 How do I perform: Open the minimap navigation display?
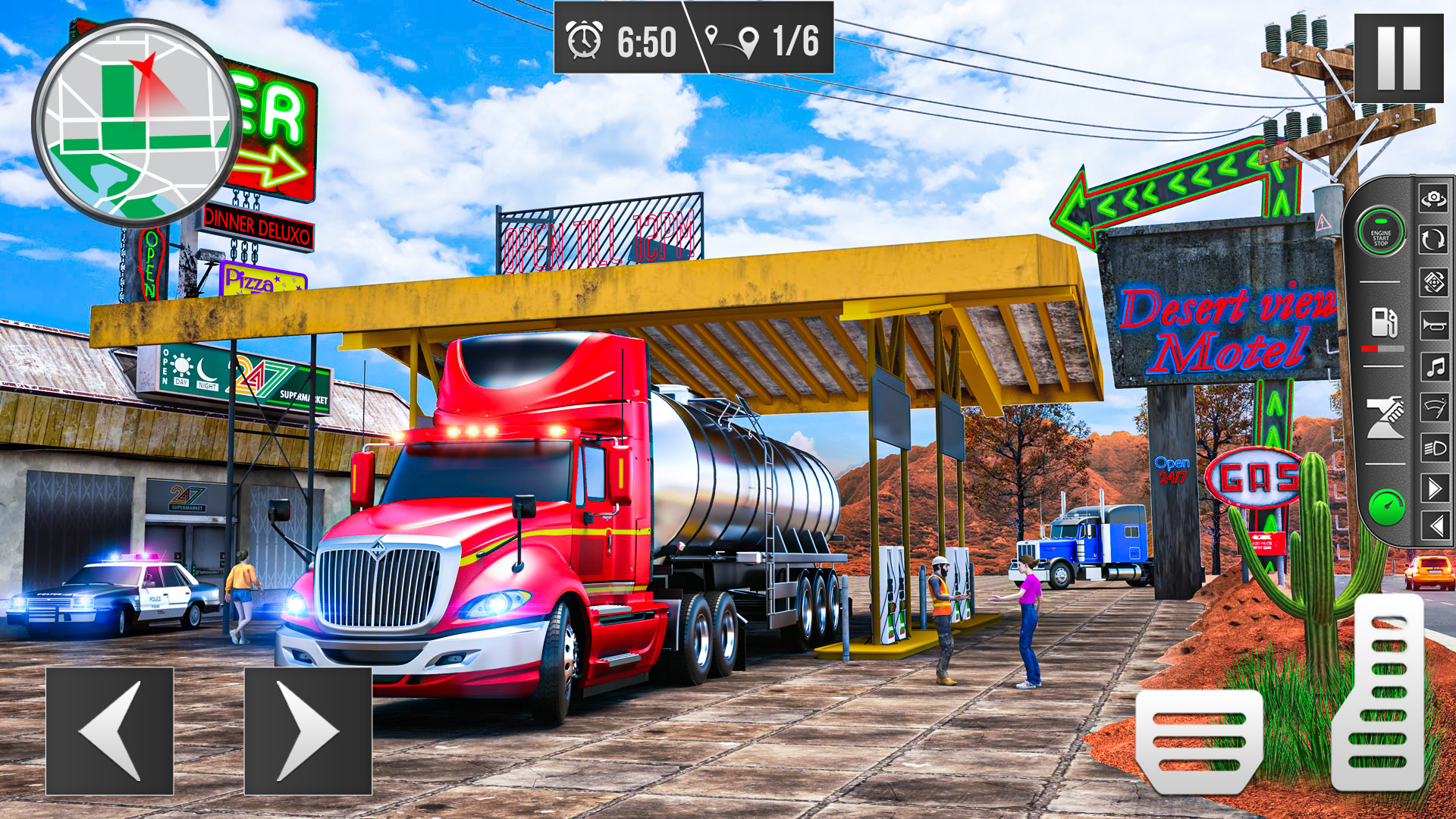(x=133, y=121)
